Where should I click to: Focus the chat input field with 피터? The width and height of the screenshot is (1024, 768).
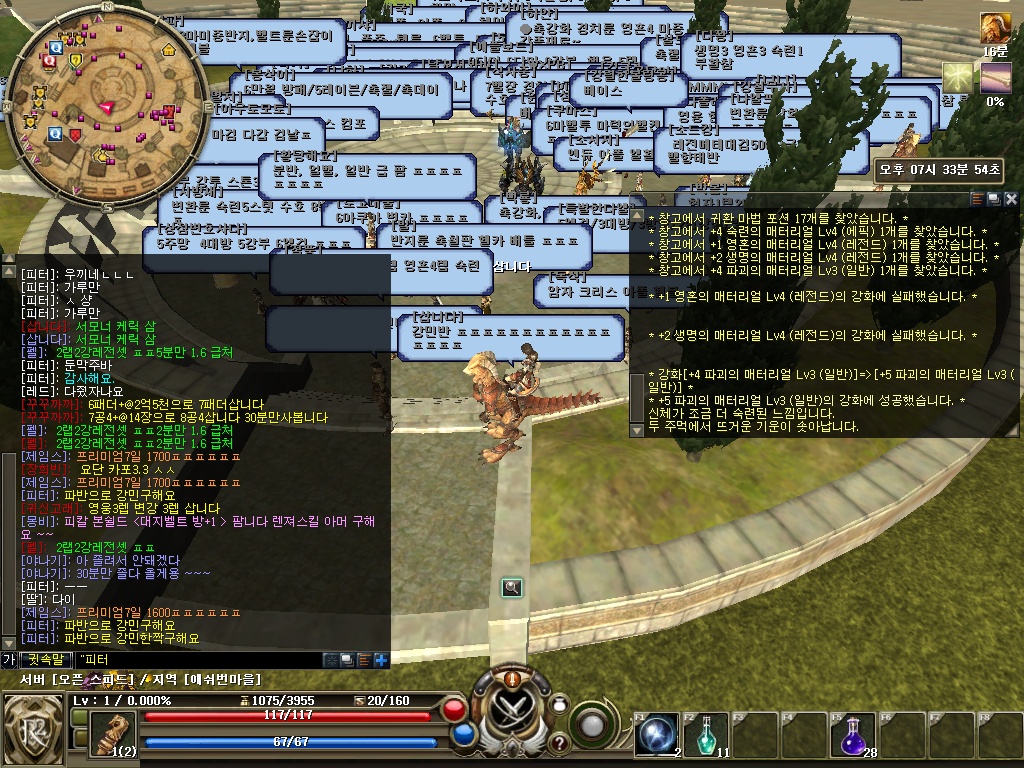pyautogui.click(x=200, y=660)
